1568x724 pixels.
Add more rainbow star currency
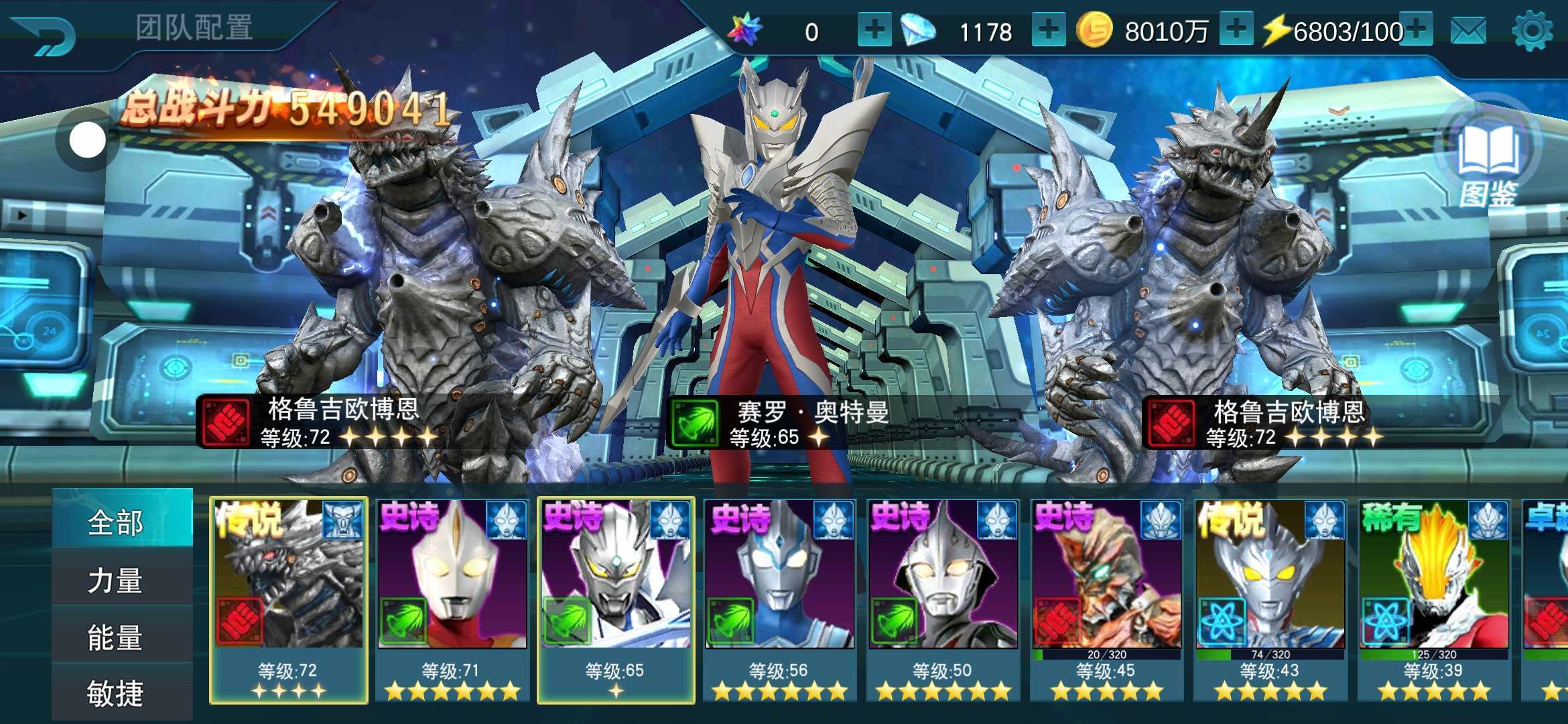tap(874, 31)
